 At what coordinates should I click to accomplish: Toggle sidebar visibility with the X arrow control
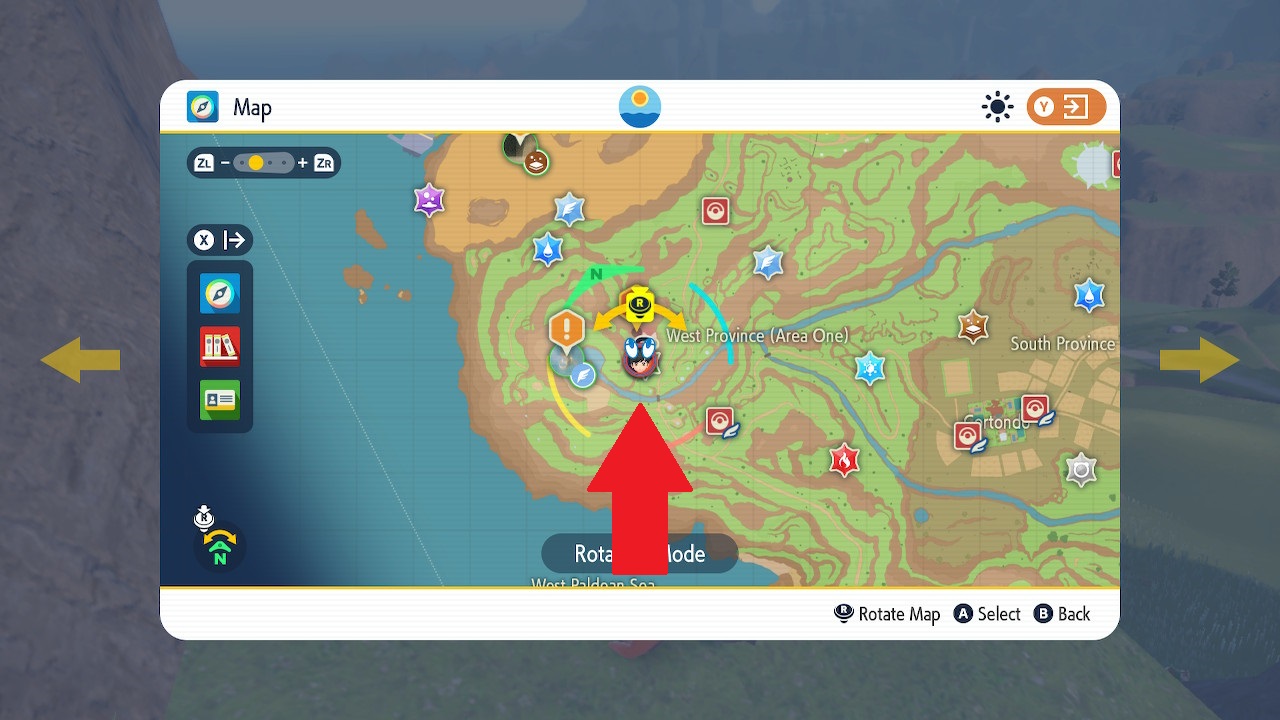pyautogui.click(x=219, y=240)
